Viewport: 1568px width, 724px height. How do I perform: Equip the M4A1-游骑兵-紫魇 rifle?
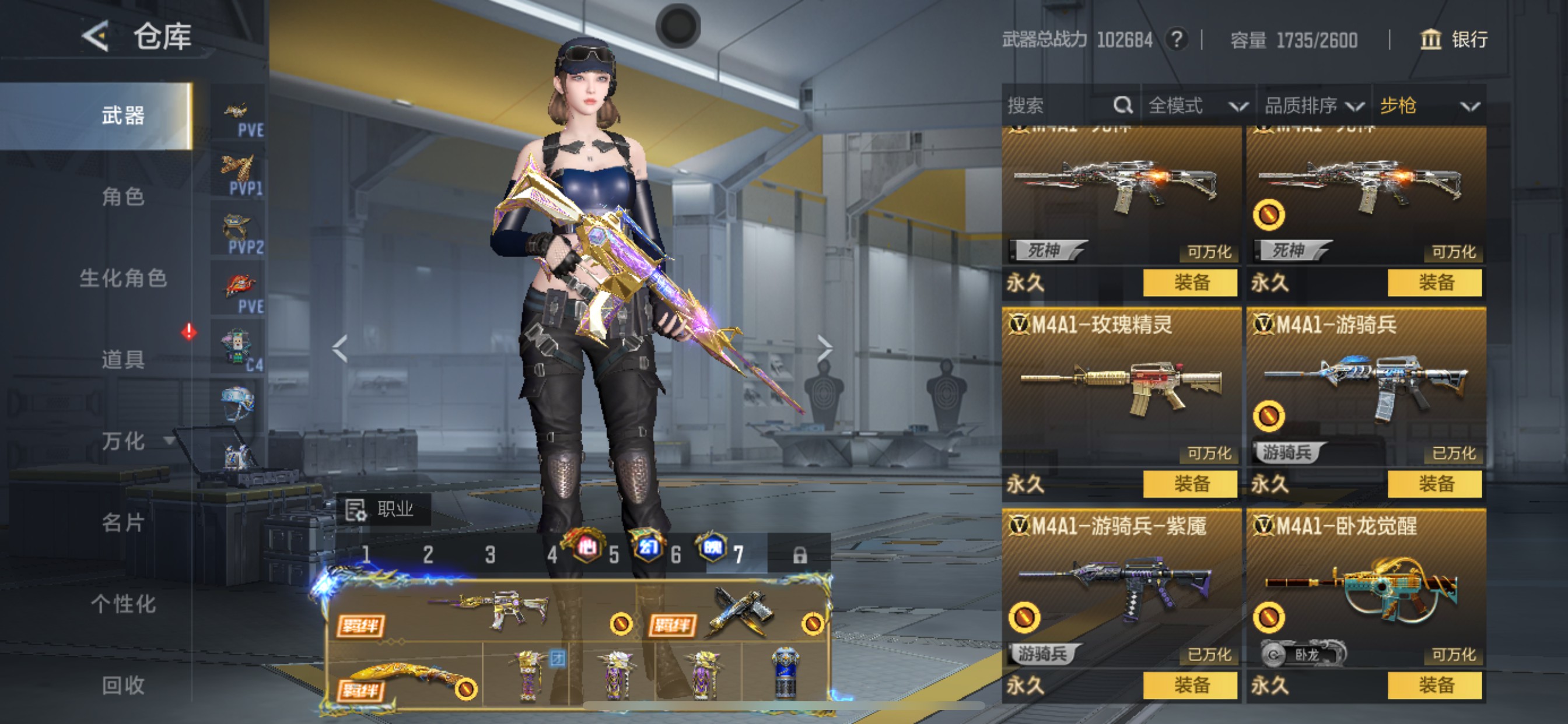(1190, 686)
